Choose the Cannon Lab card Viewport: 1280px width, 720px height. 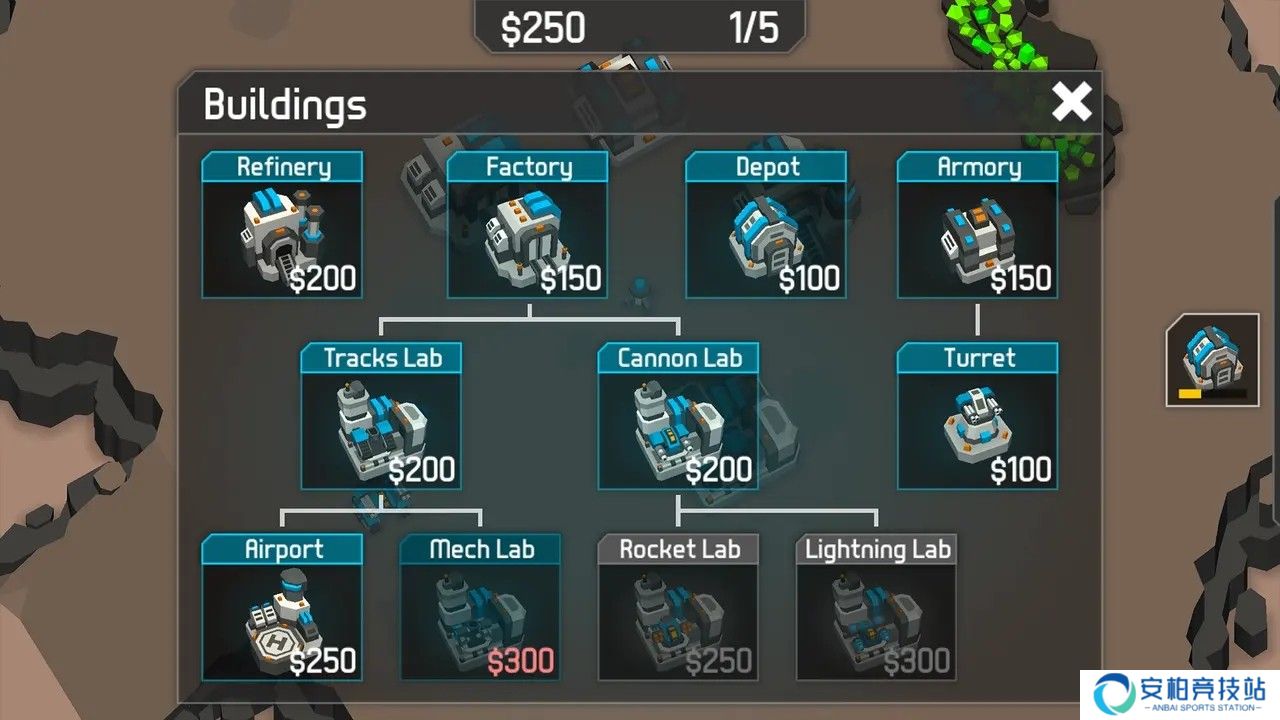point(678,416)
